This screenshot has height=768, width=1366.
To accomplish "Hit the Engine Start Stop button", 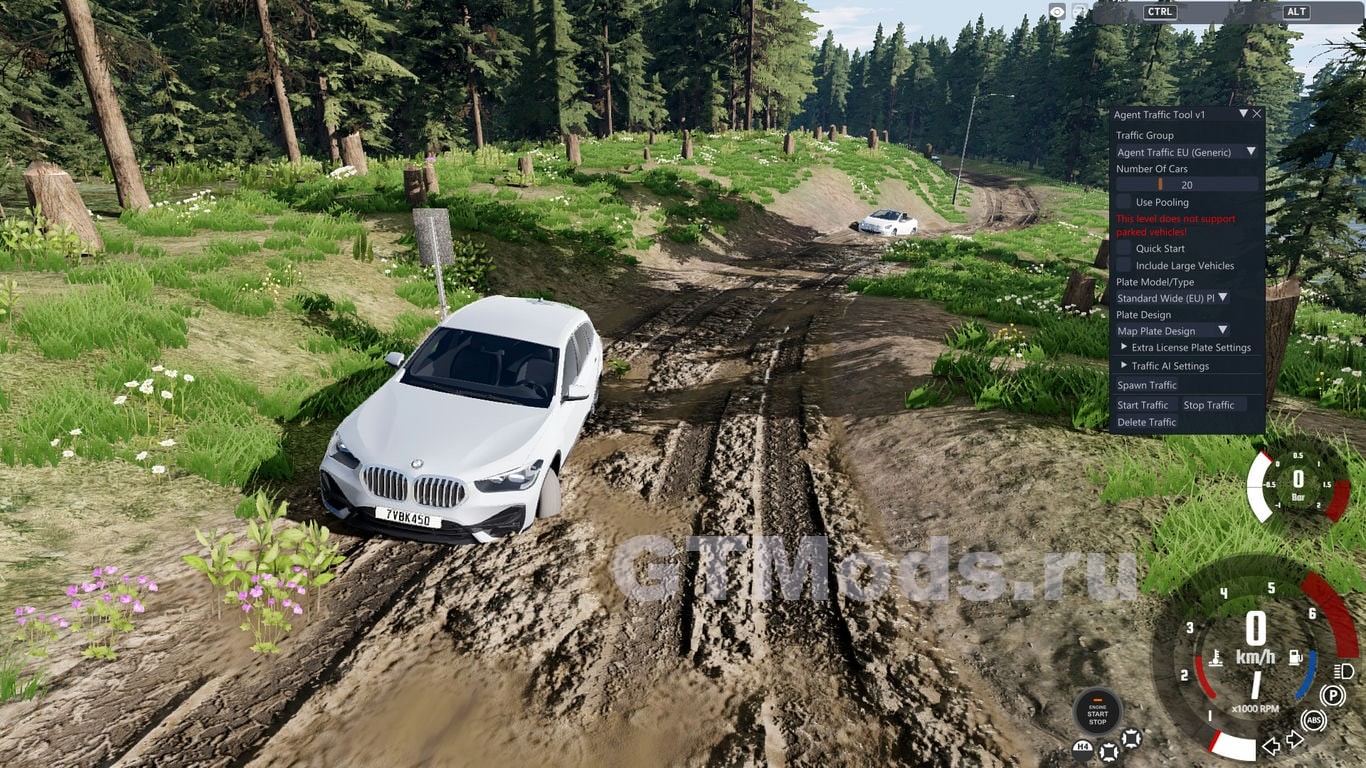I will [1097, 713].
